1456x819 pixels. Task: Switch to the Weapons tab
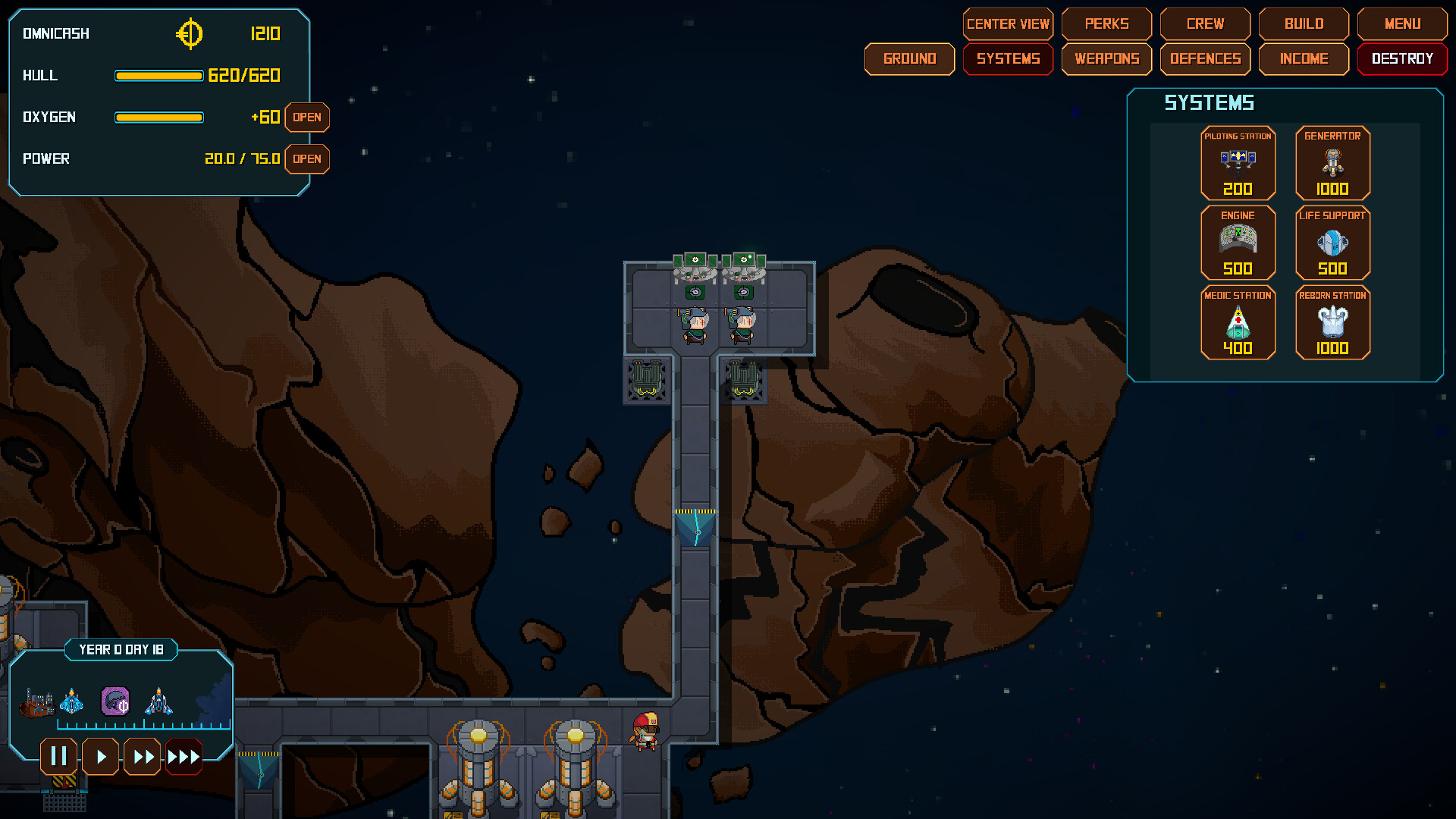coord(1106,58)
